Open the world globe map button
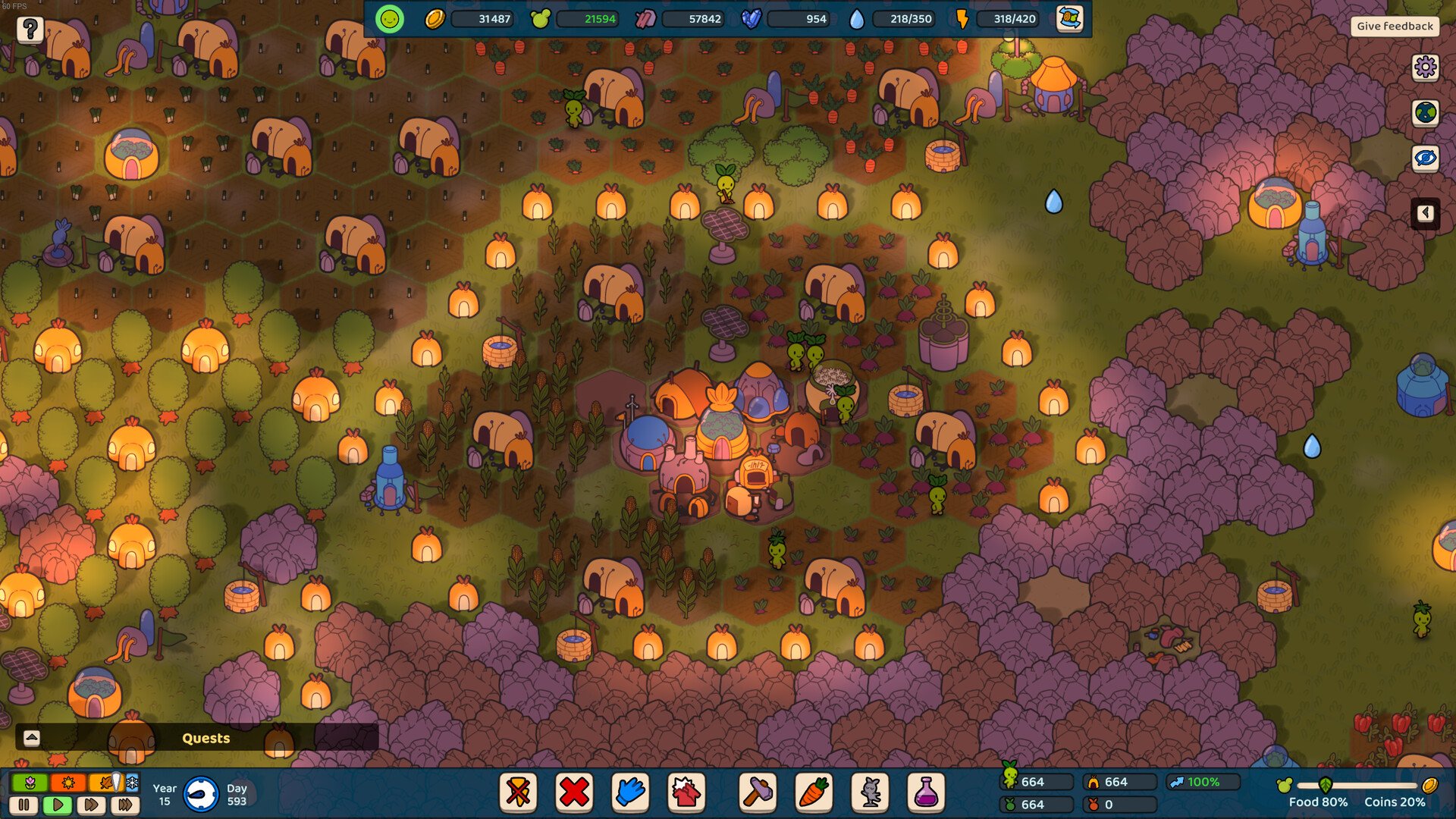The height and width of the screenshot is (819, 1456). click(1425, 113)
